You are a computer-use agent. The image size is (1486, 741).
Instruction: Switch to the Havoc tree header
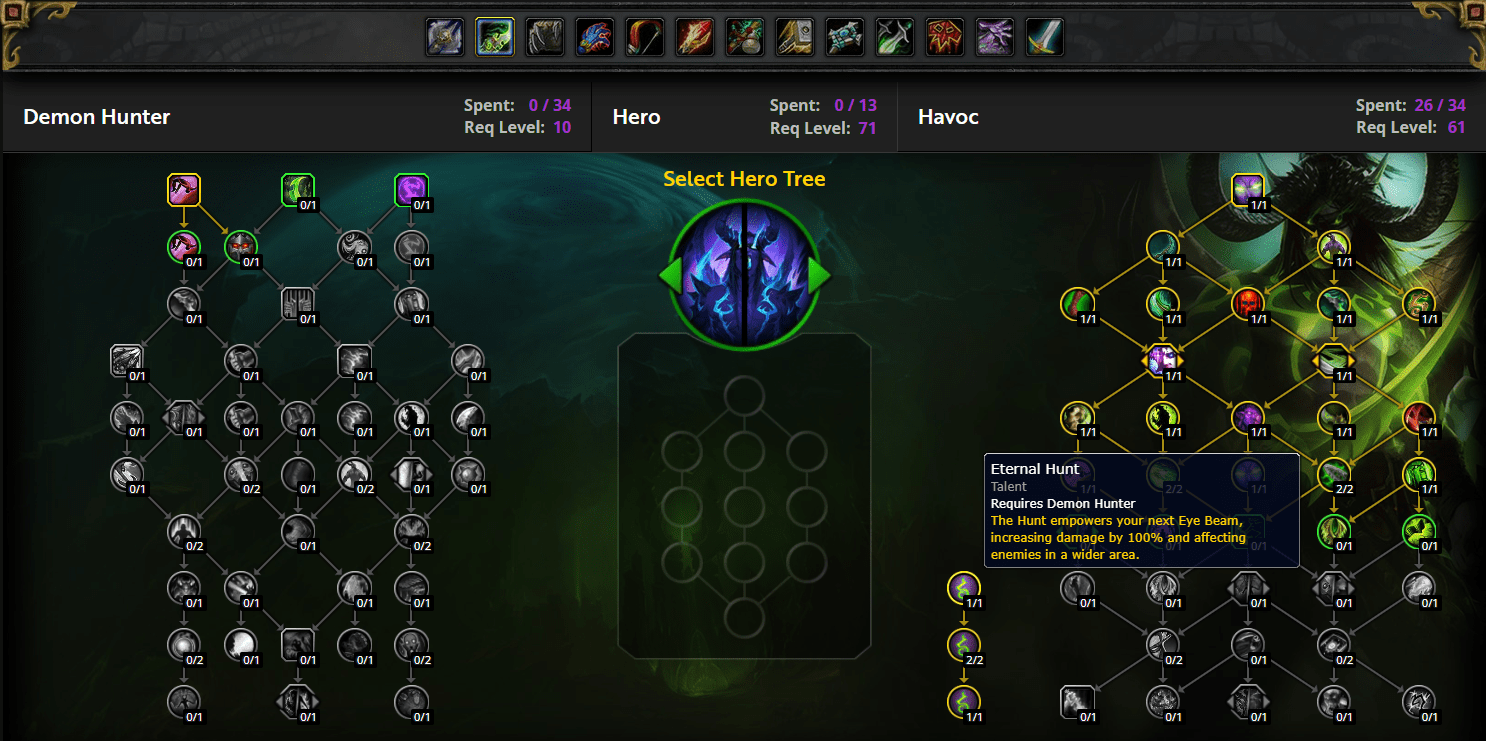point(948,117)
